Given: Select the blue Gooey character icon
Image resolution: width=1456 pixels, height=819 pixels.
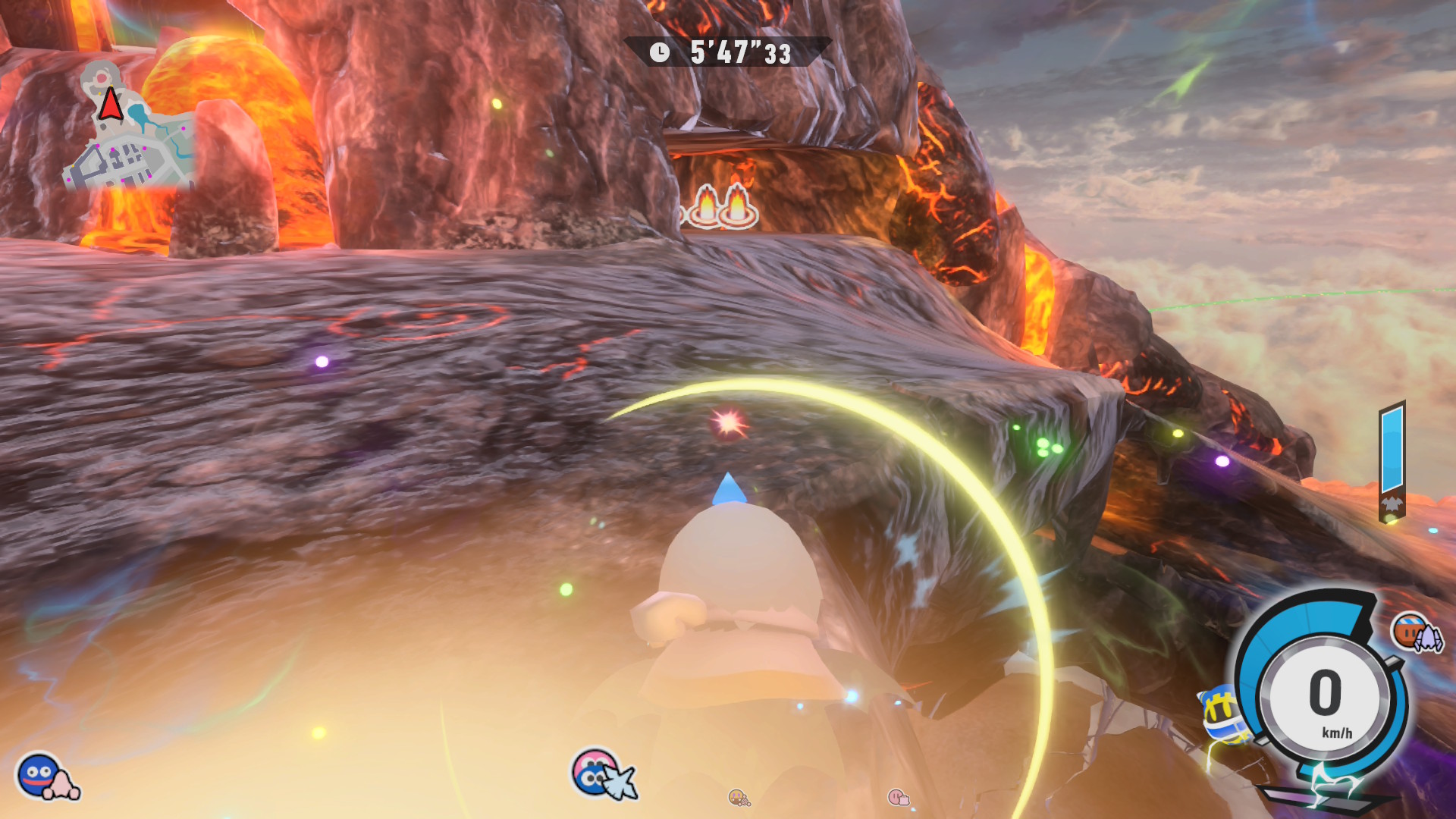Looking at the screenshot, I should (x=39, y=774).
